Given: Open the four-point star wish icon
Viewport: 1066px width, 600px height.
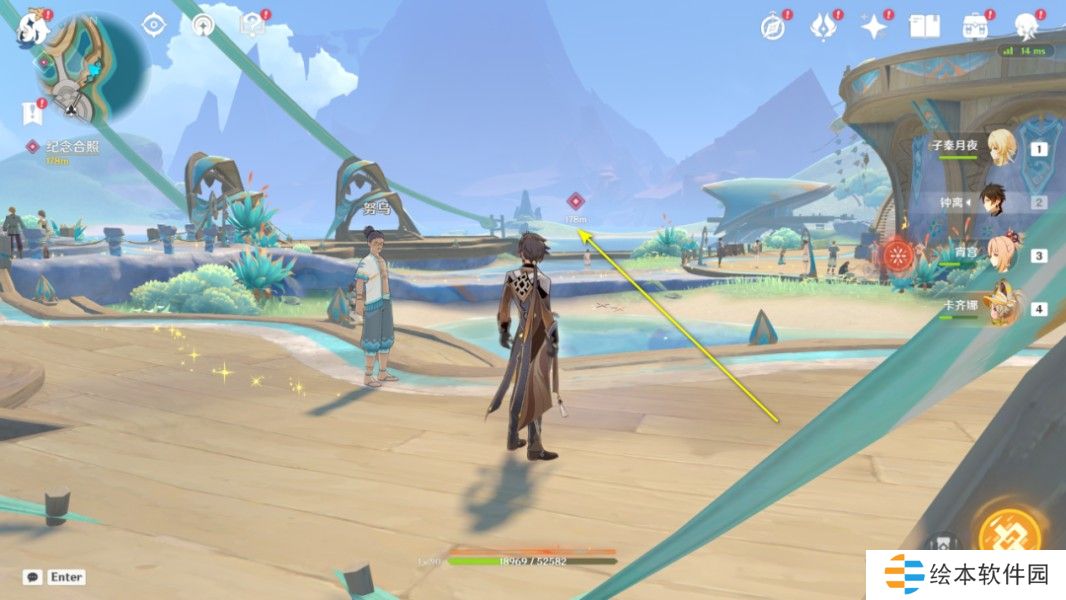Looking at the screenshot, I should (874, 27).
